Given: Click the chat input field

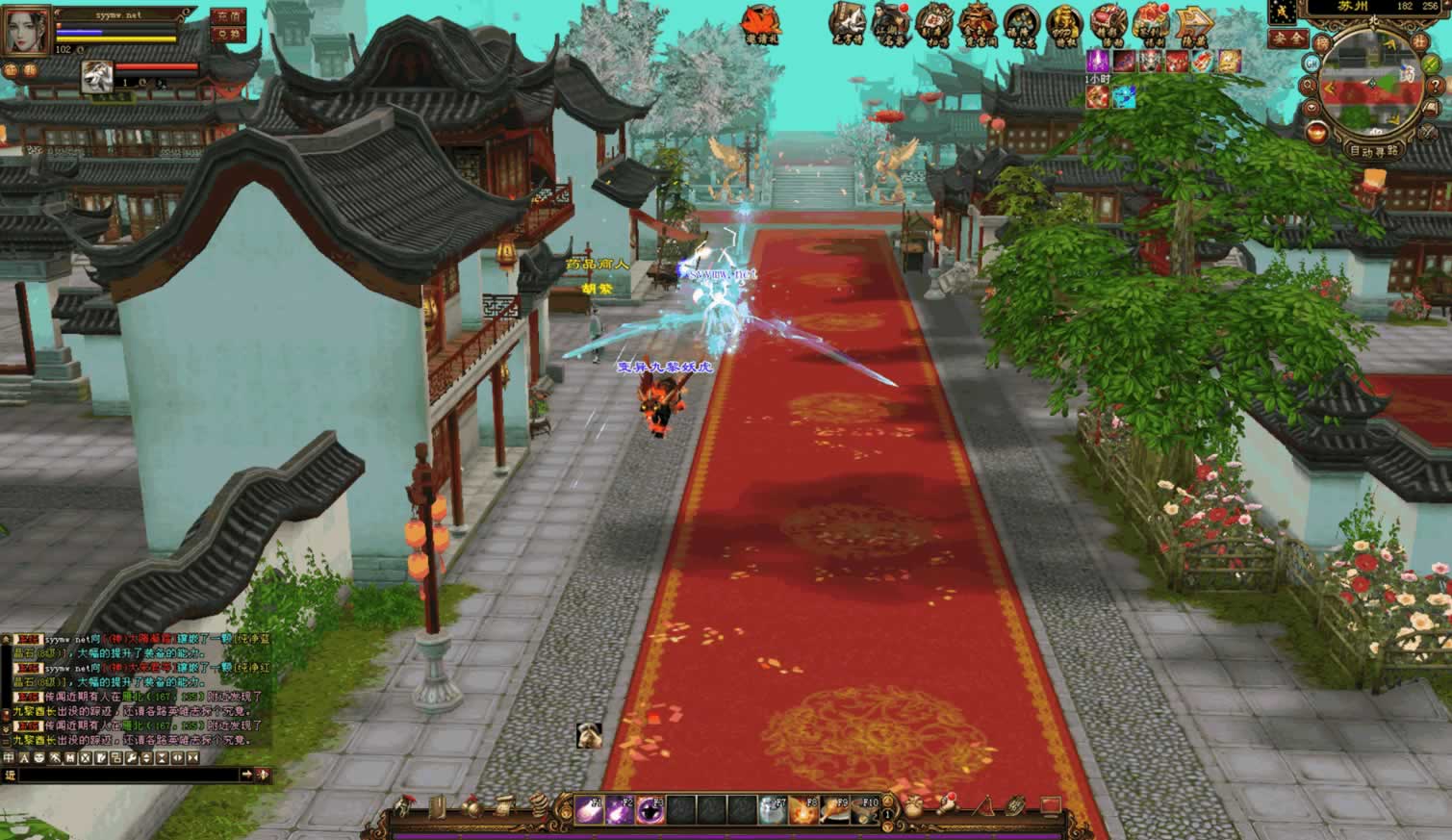Looking at the screenshot, I should [x=125, y=775].
